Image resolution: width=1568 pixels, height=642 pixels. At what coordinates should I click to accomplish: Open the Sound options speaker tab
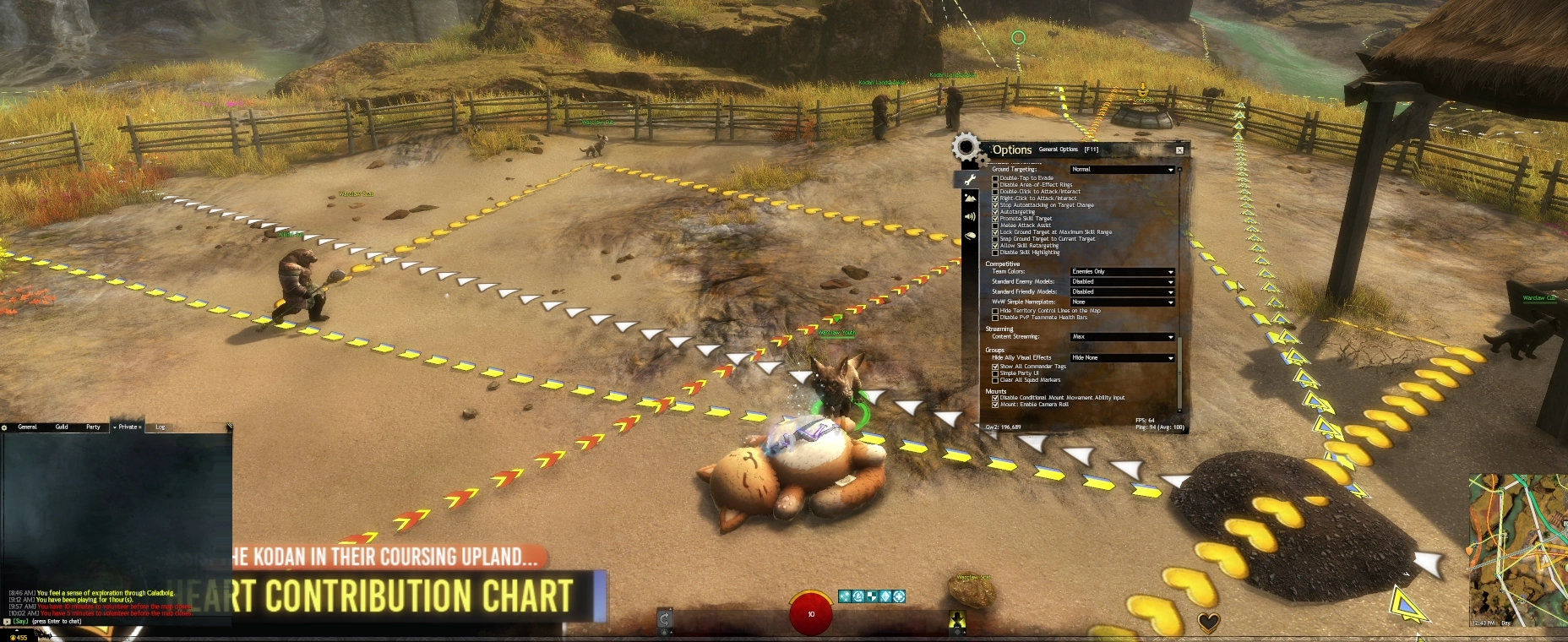click(x=970, y=217)
